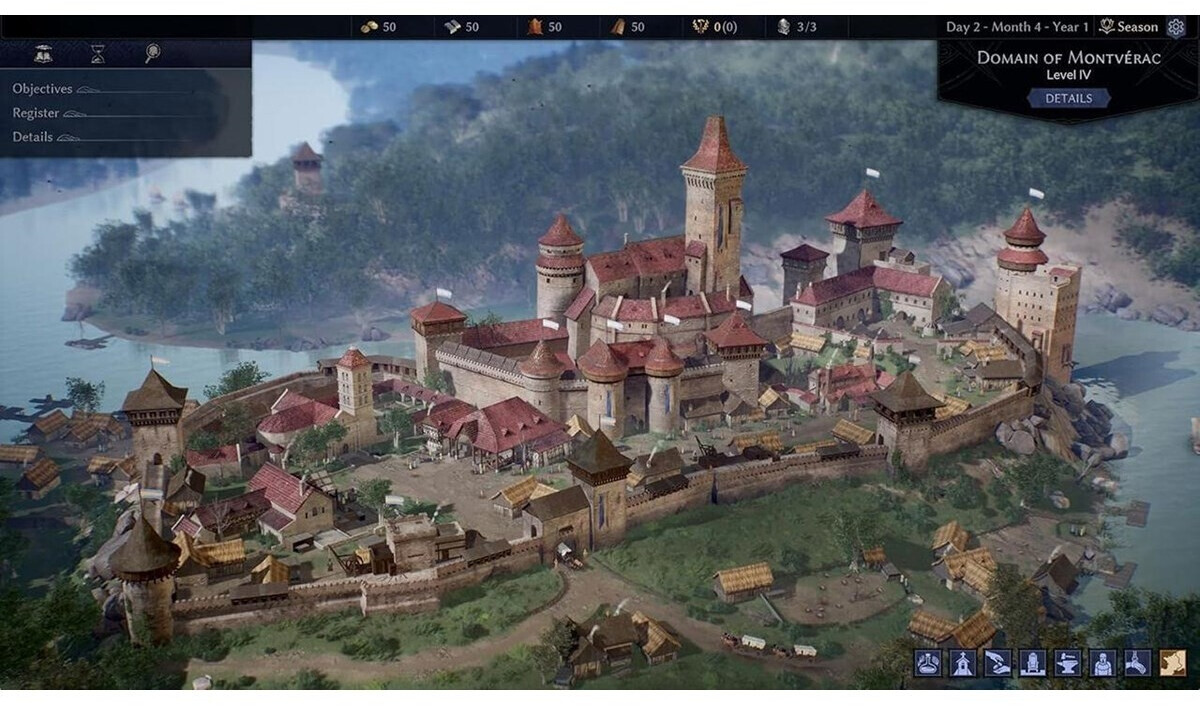Select the magnifying glass icon tab
Screen dimensions: 1200x706
click(x=152, y=54)
